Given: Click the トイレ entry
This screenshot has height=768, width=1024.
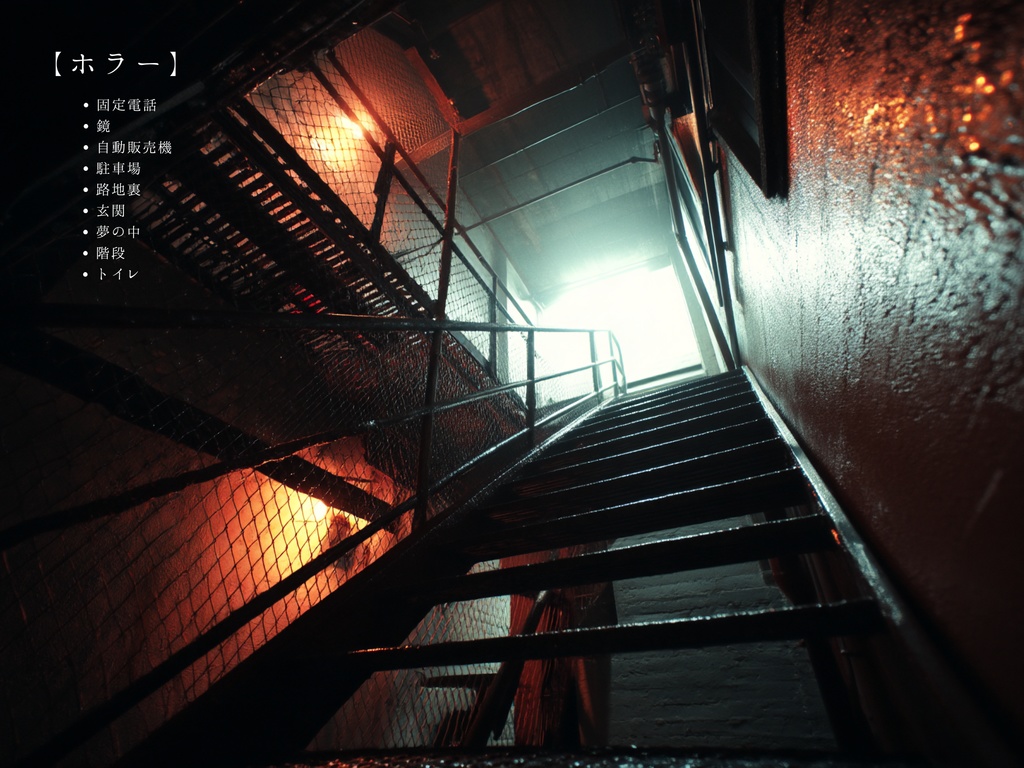Looking at the screenshot, I should coord(117,273).
